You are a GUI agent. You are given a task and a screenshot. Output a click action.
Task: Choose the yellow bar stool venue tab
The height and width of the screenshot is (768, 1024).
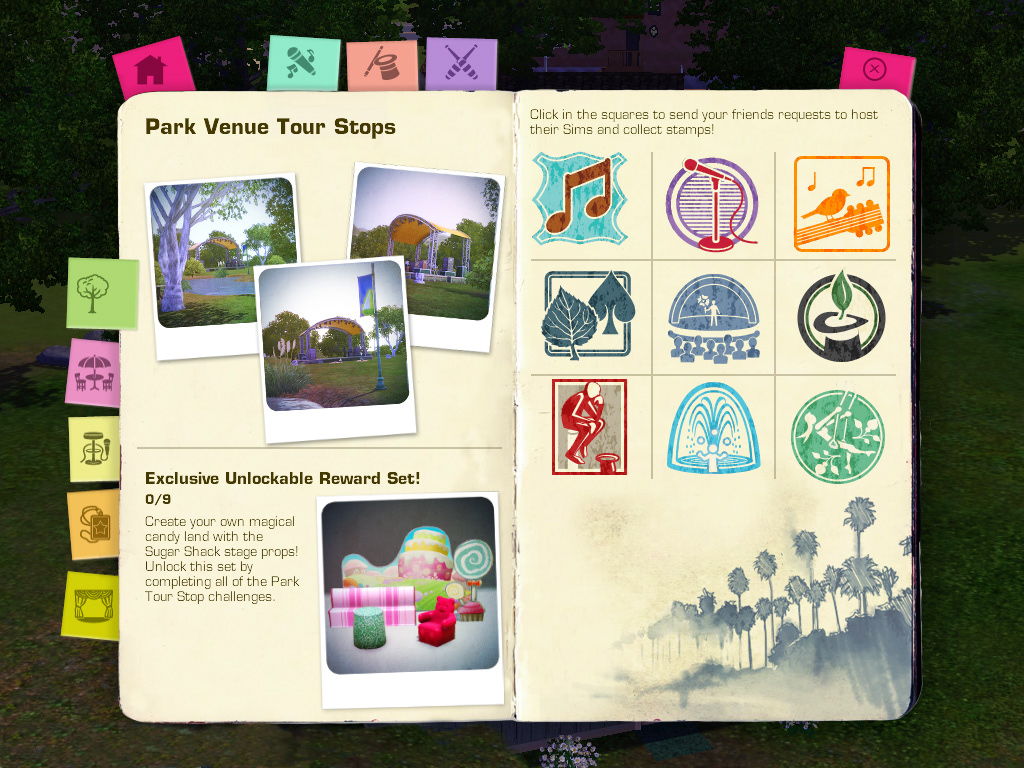coord(94,449)
